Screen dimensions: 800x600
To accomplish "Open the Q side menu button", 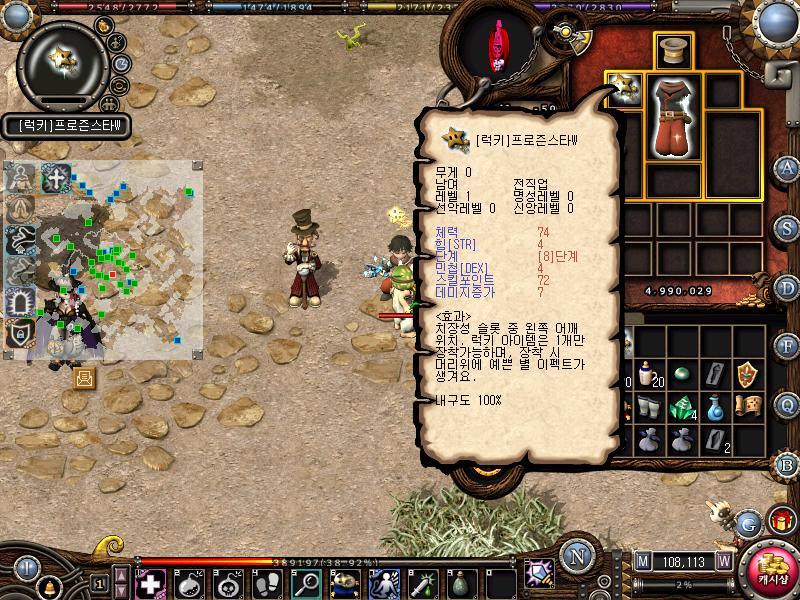I will point(788,404).
